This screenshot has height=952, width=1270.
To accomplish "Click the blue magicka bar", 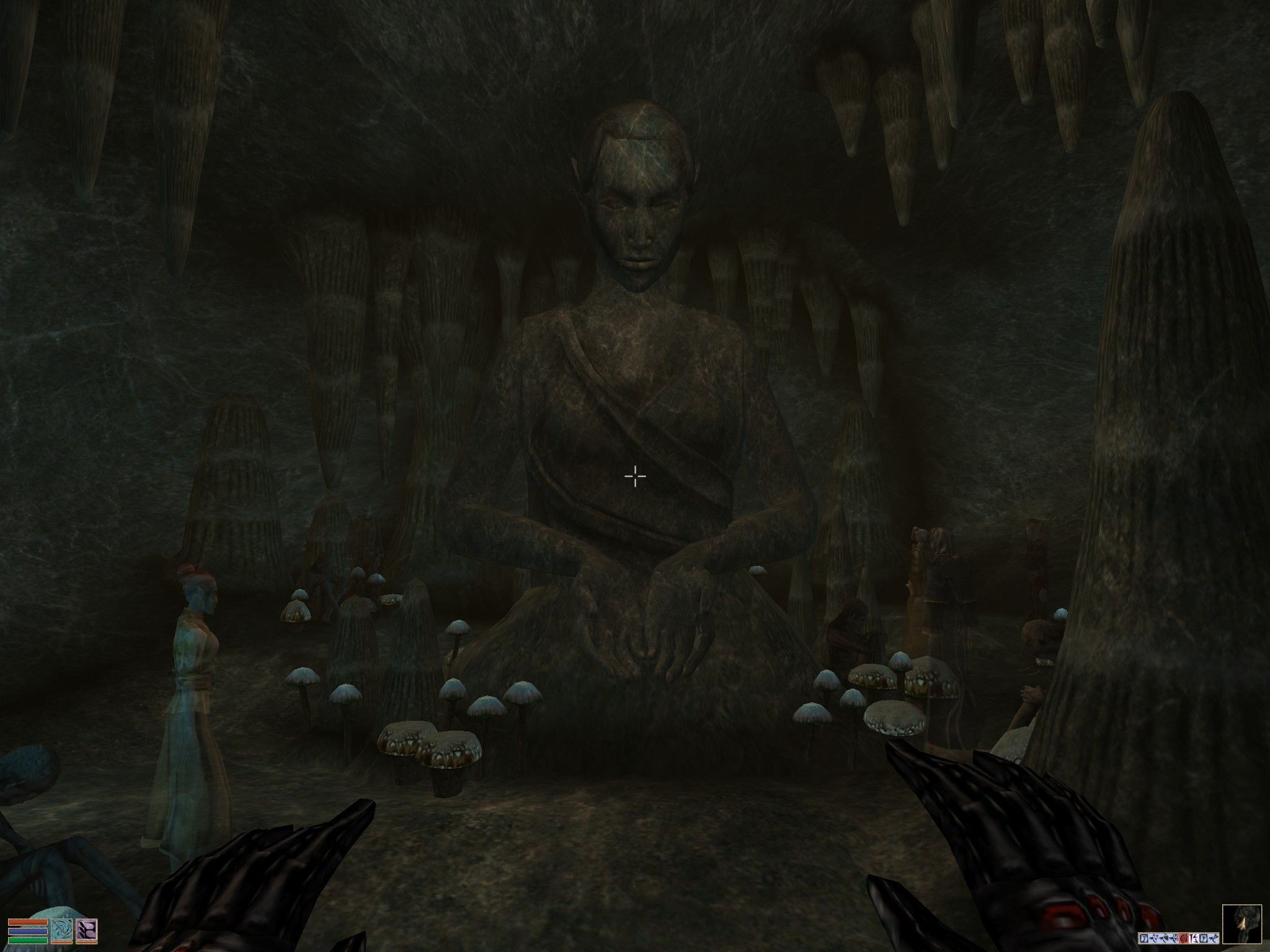I will (x=28, y=932).
